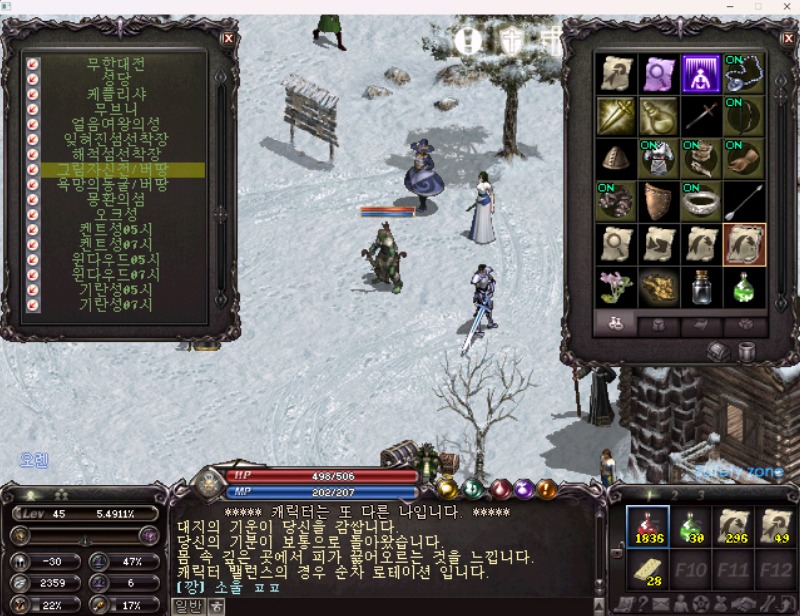
Task: Select the pink flower item
Action: click(616, 287)
